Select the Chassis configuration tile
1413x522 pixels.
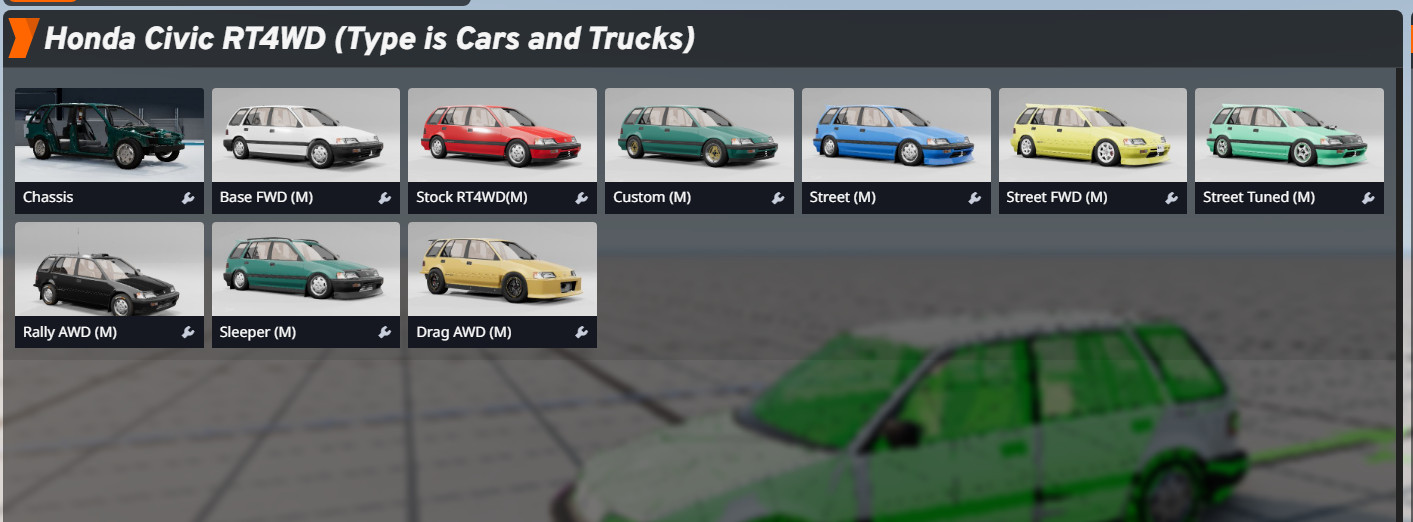(x=109, y=136)
